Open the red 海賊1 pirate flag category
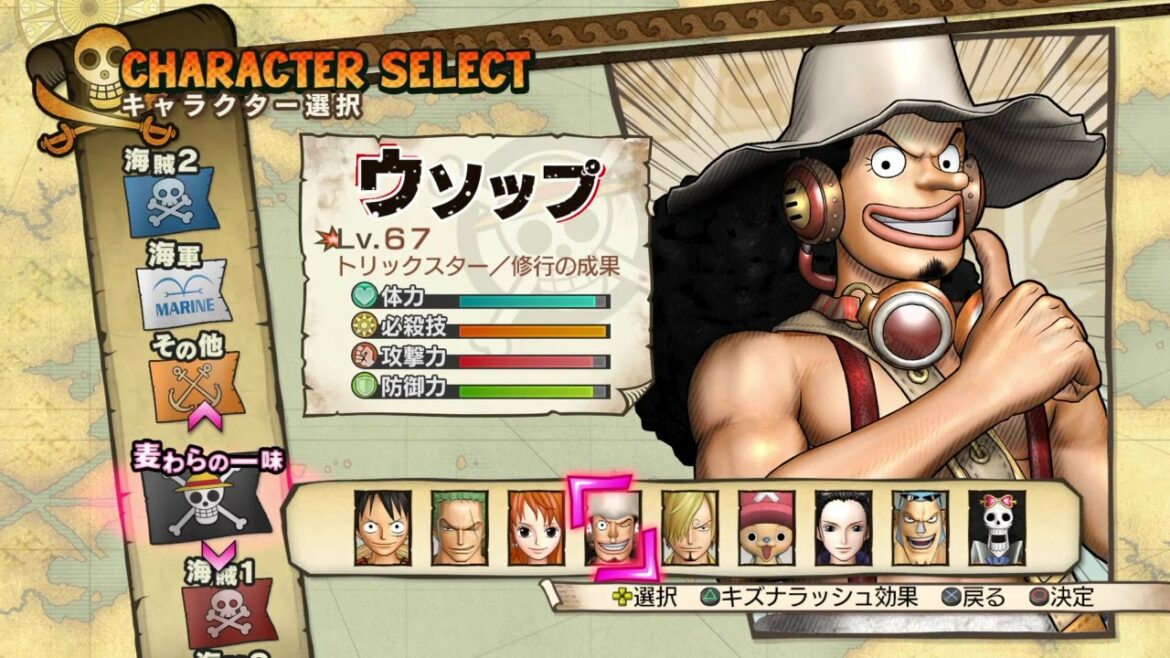Screen dimensions: 1170x658 [x=221, y=612]
